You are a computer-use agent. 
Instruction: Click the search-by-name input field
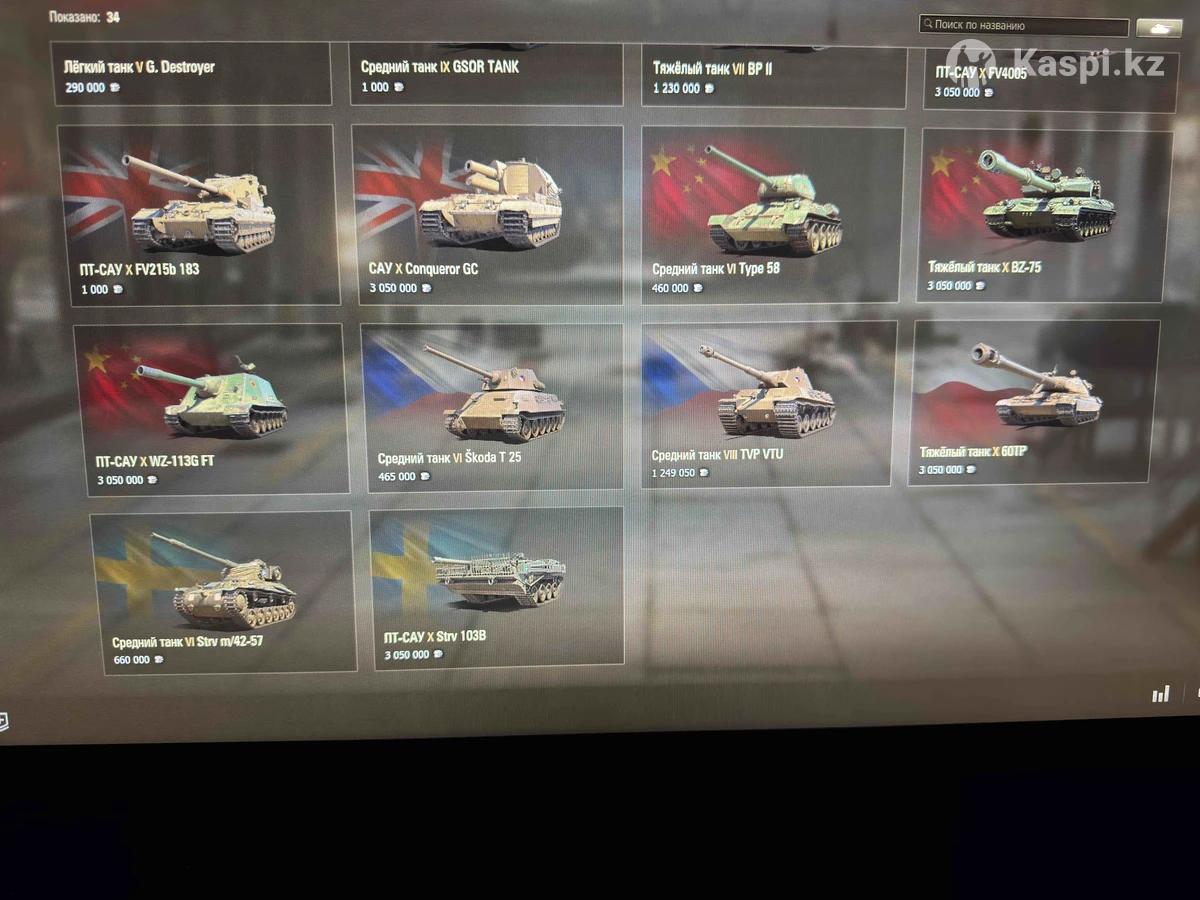tap(1024, 26)
